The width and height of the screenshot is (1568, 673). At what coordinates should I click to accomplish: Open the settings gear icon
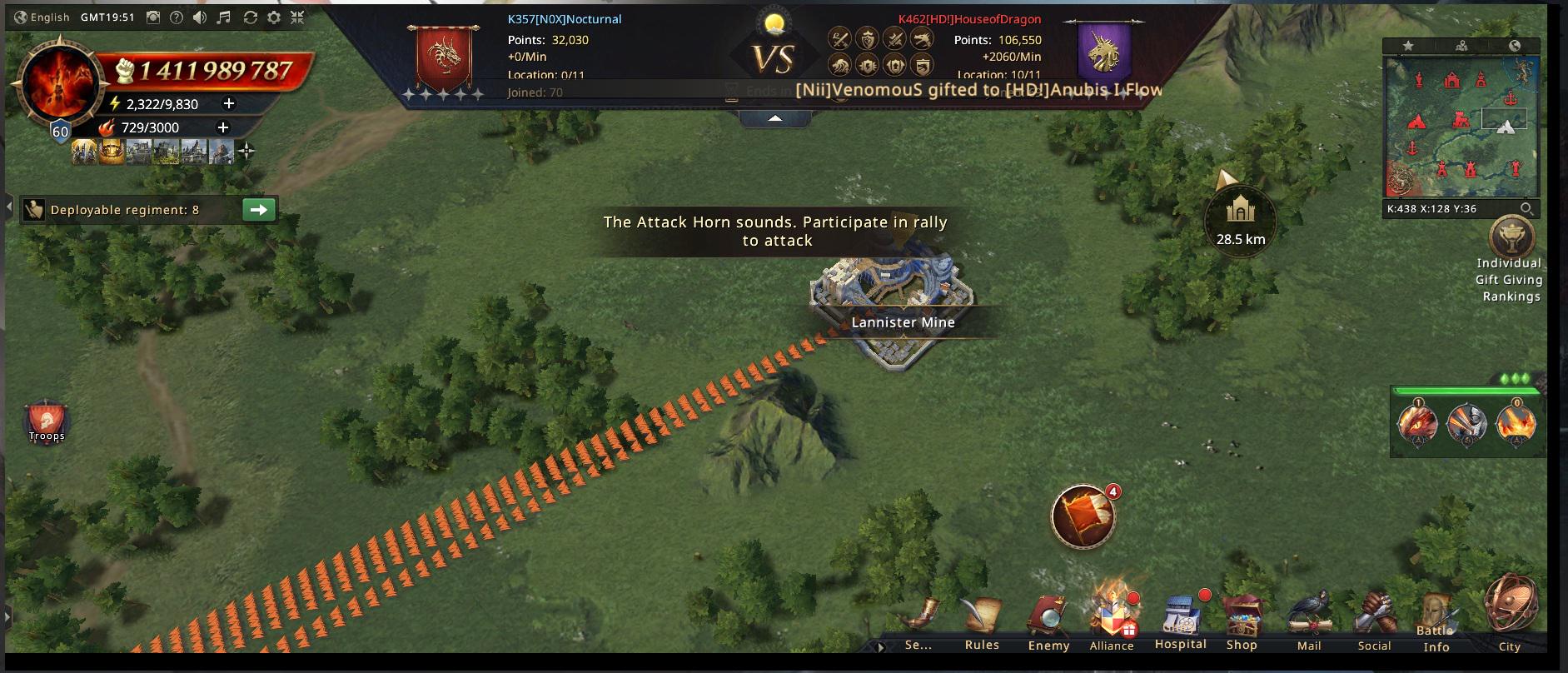pos(273,17)
